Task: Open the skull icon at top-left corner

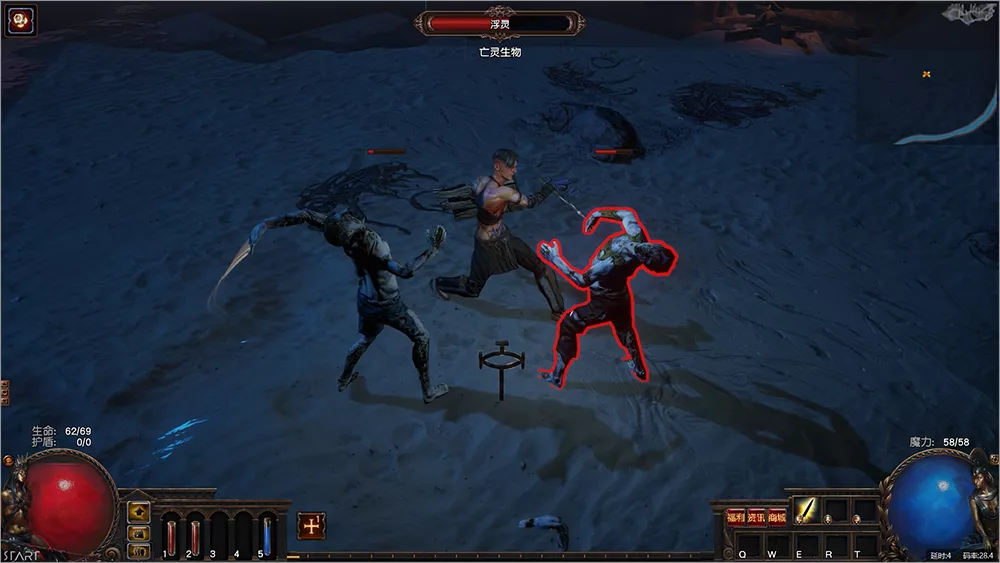Action: coord(20,21)
